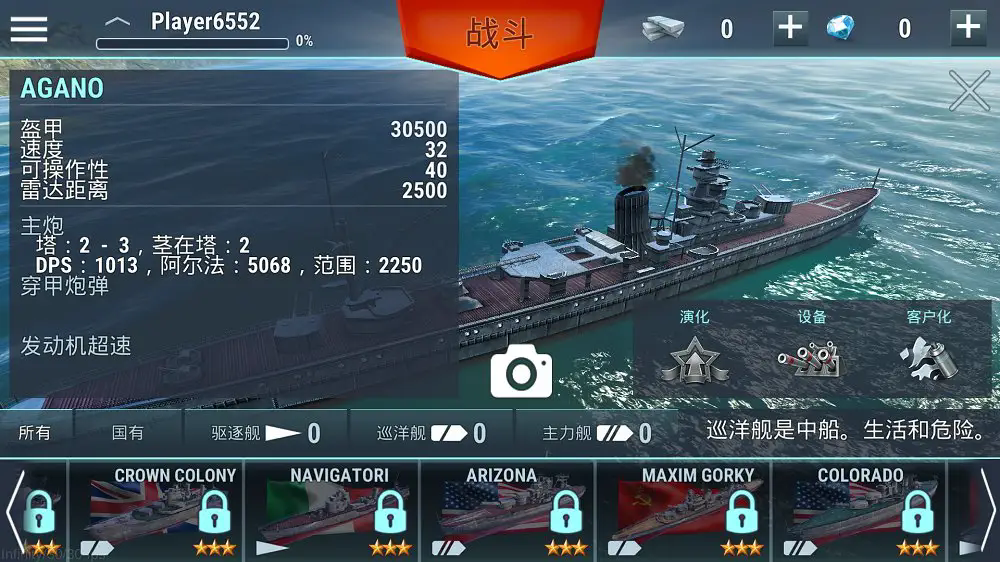Start a battle with the 战斗 button

click(x=500, y=33)
